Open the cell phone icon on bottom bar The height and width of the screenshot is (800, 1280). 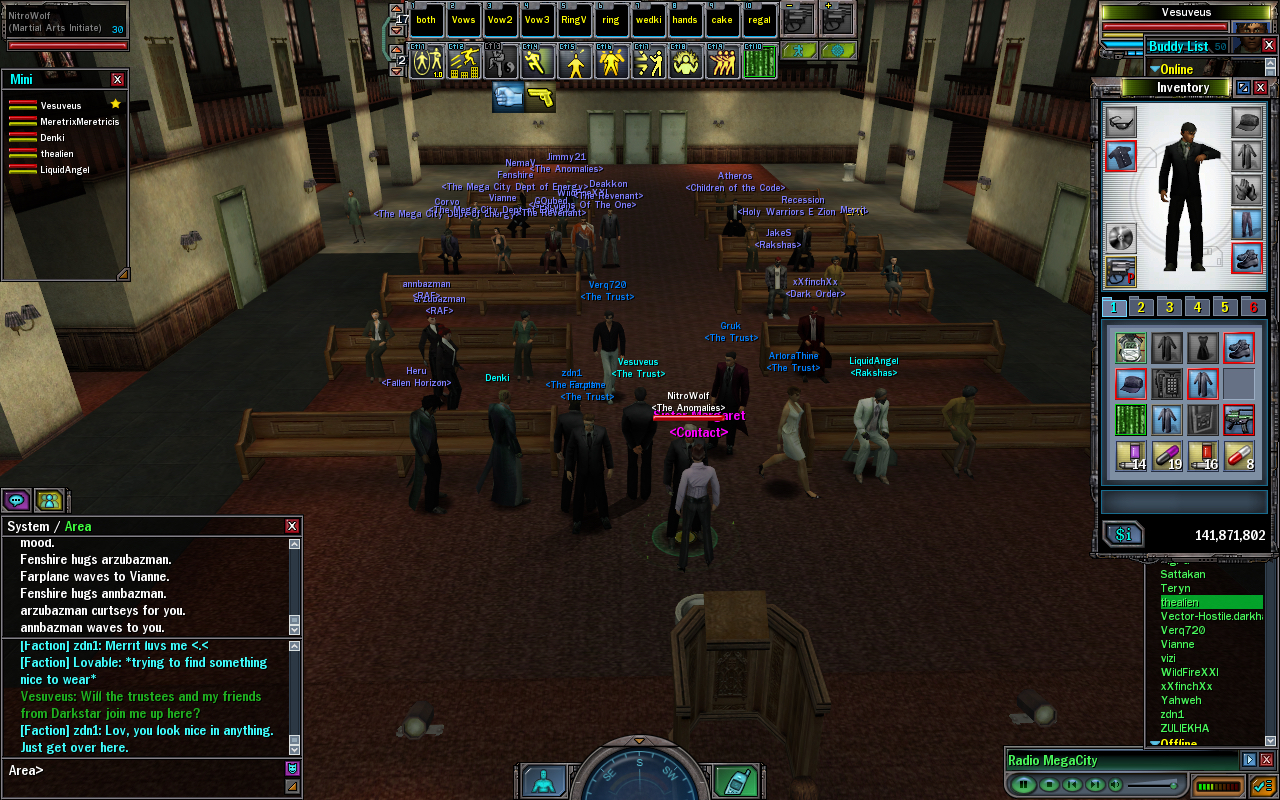(738, 781)
